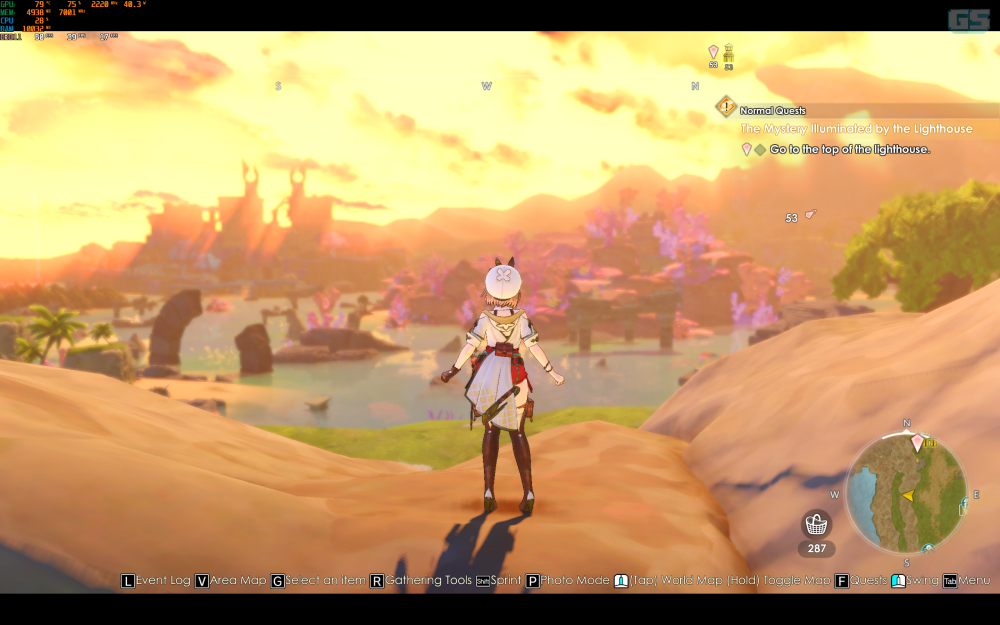Click the pink quest marker on the minimap
Screen dimensions: 1000x625
[916, 443]
